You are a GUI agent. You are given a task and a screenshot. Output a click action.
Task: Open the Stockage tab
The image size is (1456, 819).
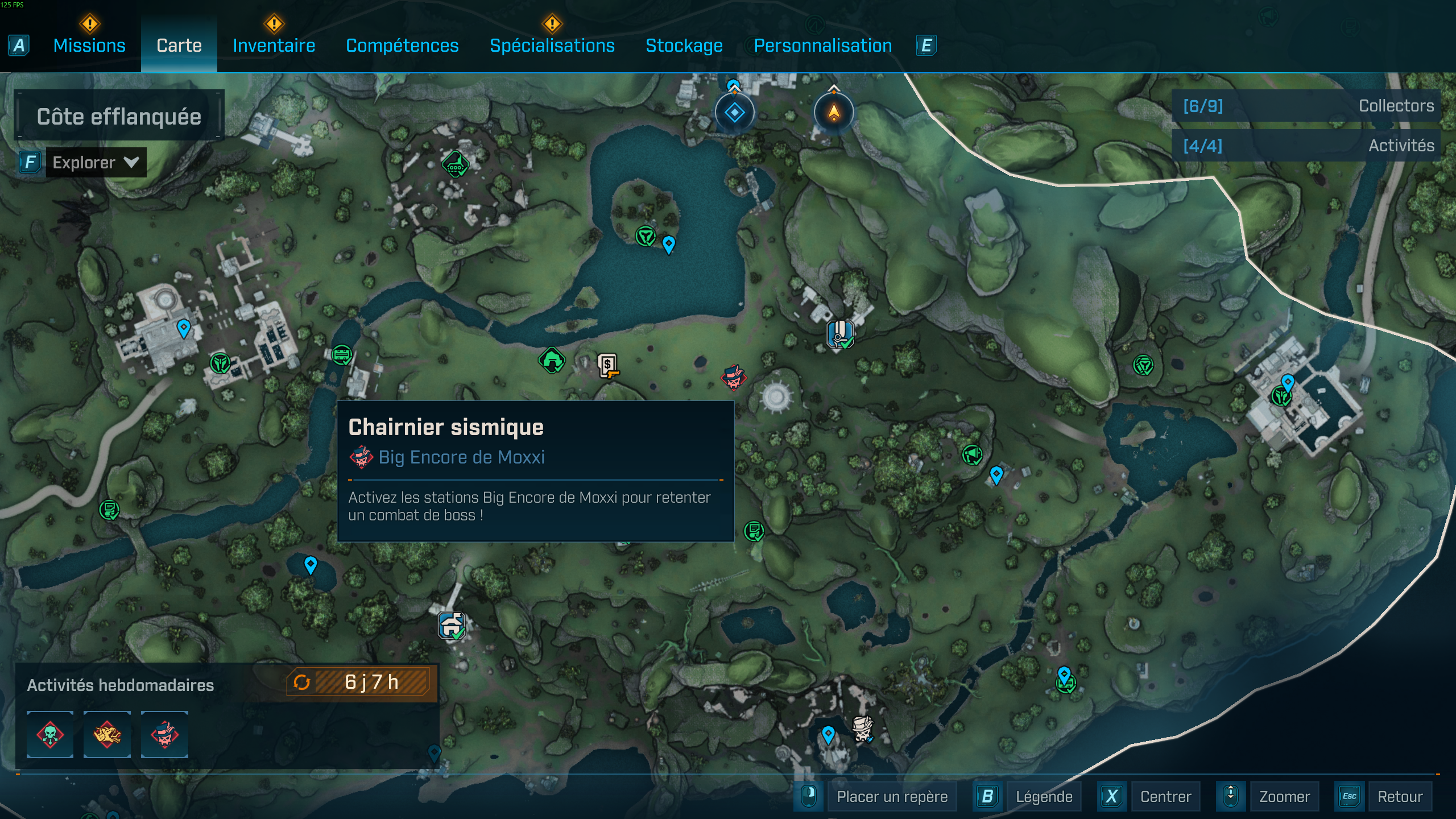tap(684, 45)
